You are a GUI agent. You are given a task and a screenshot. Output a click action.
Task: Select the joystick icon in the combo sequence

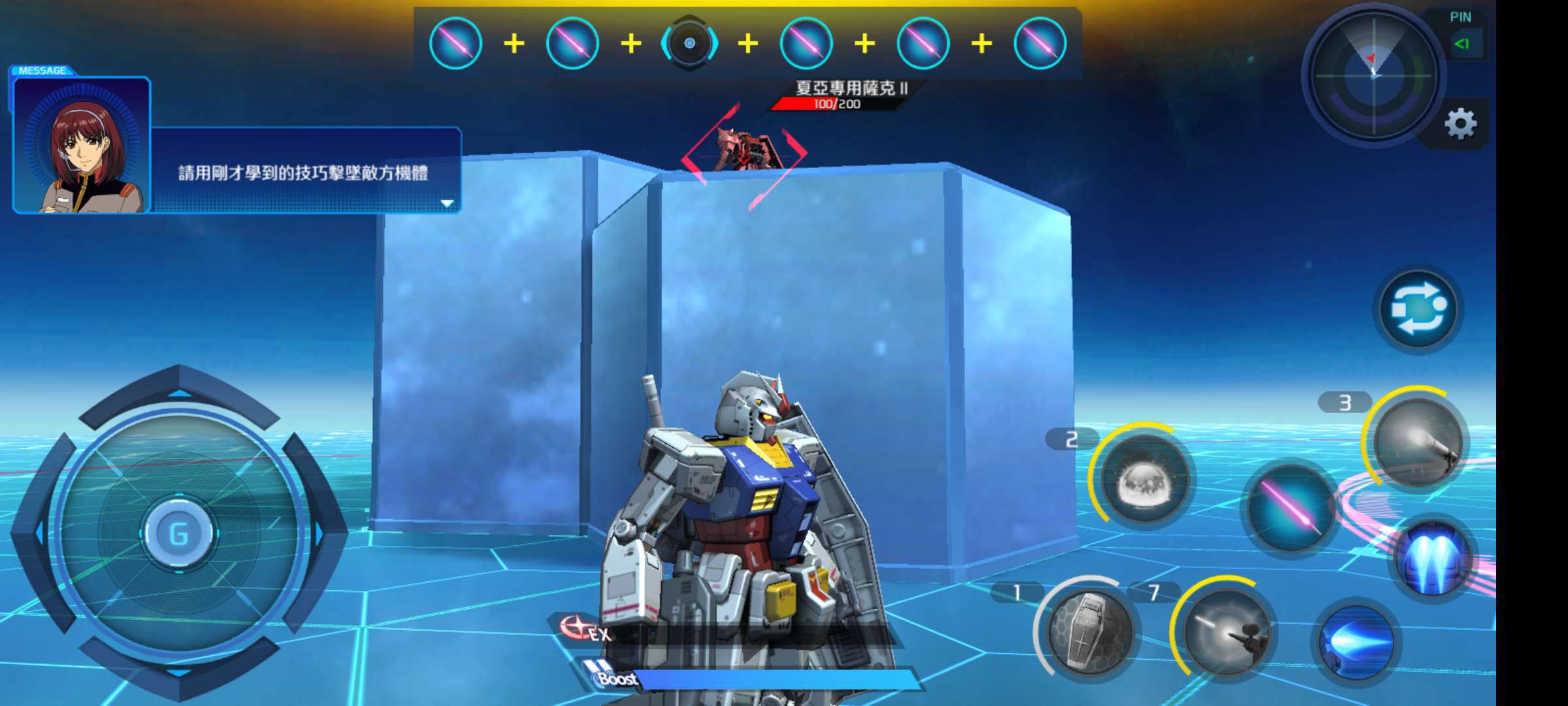(x=689, y=44)
